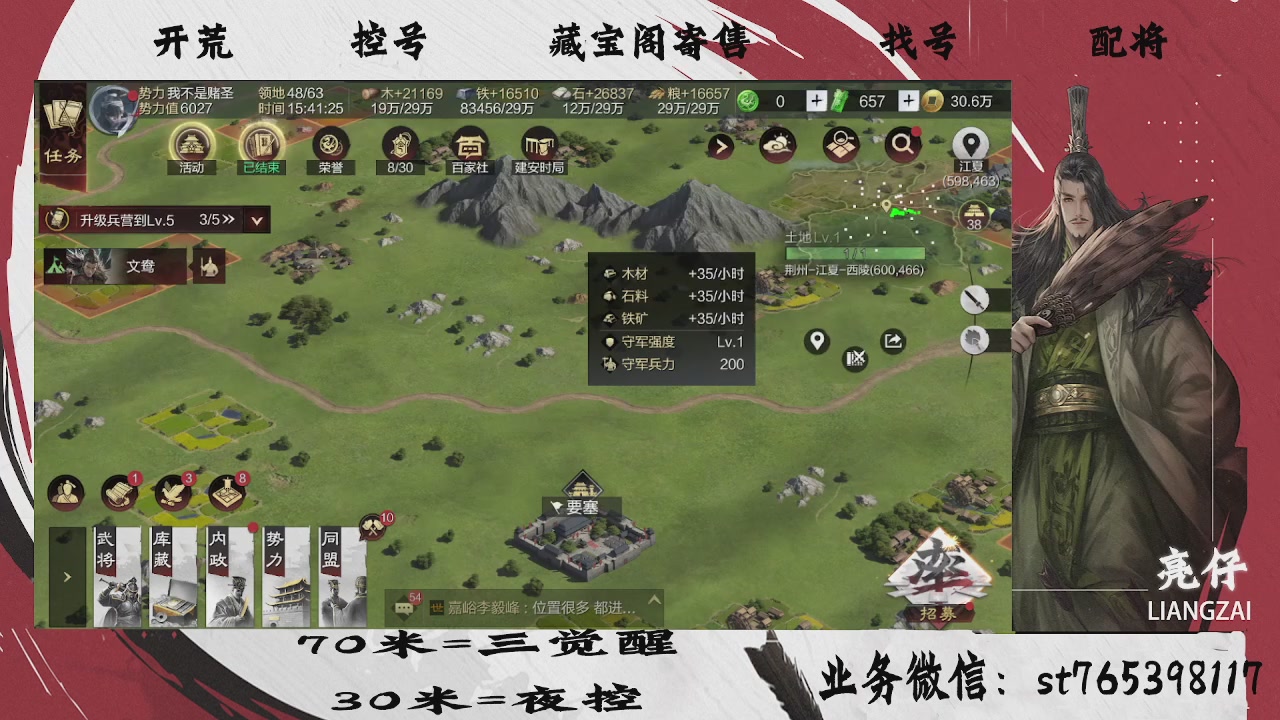
Task: Expand the side panel with the arrow tab
Action: pyautogui.click(x=66, y=577)
